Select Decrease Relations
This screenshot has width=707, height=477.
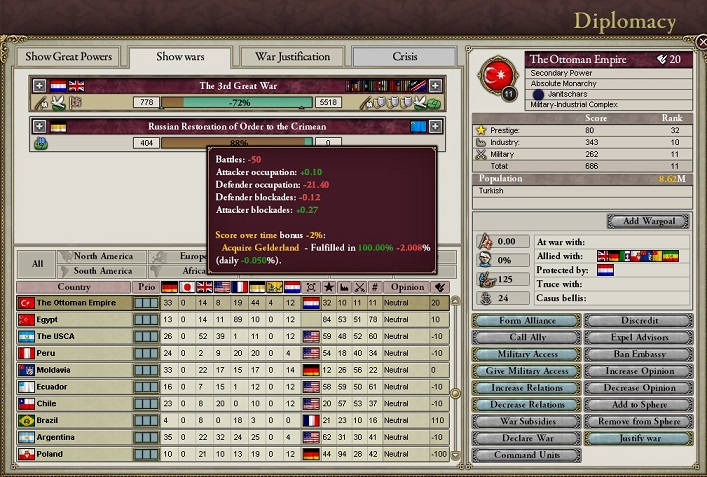tap(525, 405)
